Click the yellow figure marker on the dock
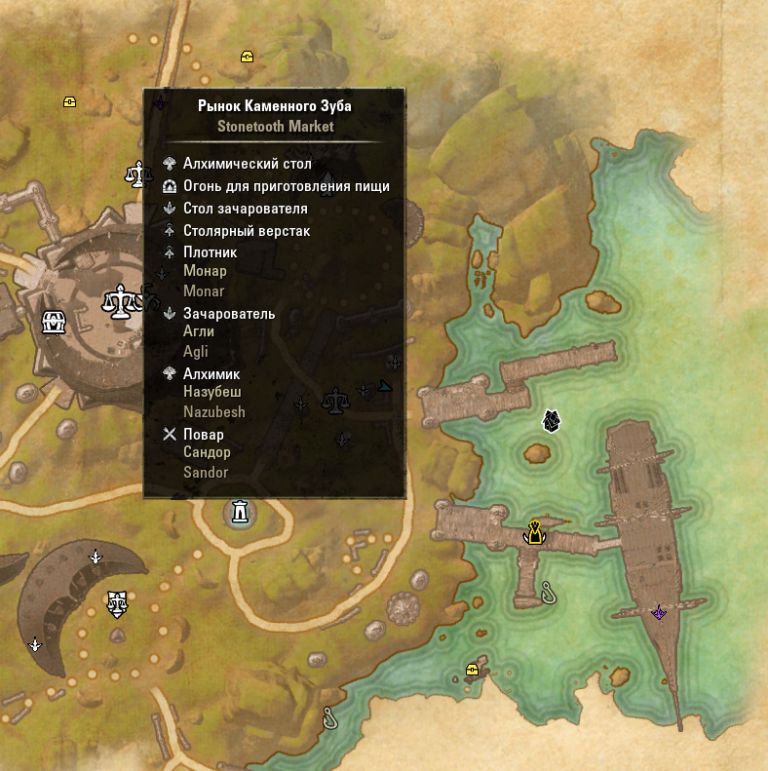This screenshot has height=771, width=768. tap(536, 533)
